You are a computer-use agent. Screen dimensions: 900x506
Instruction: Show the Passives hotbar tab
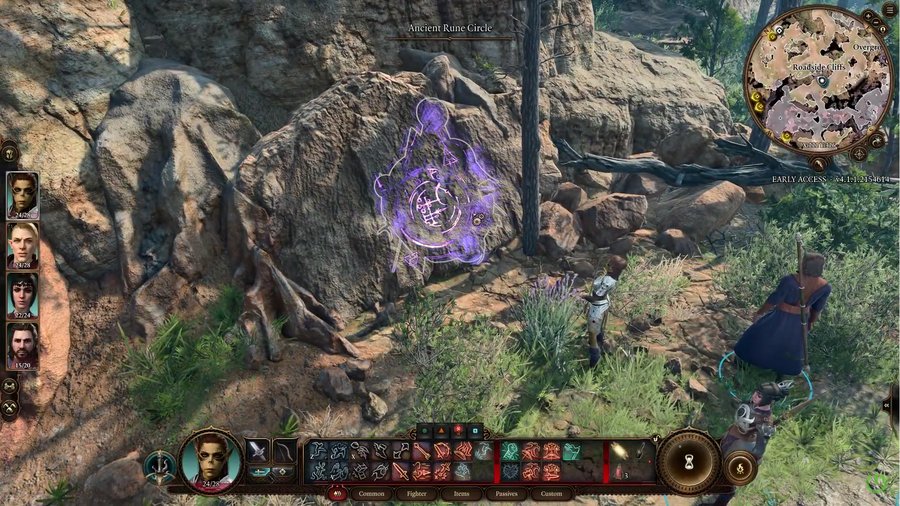(506, 493)
